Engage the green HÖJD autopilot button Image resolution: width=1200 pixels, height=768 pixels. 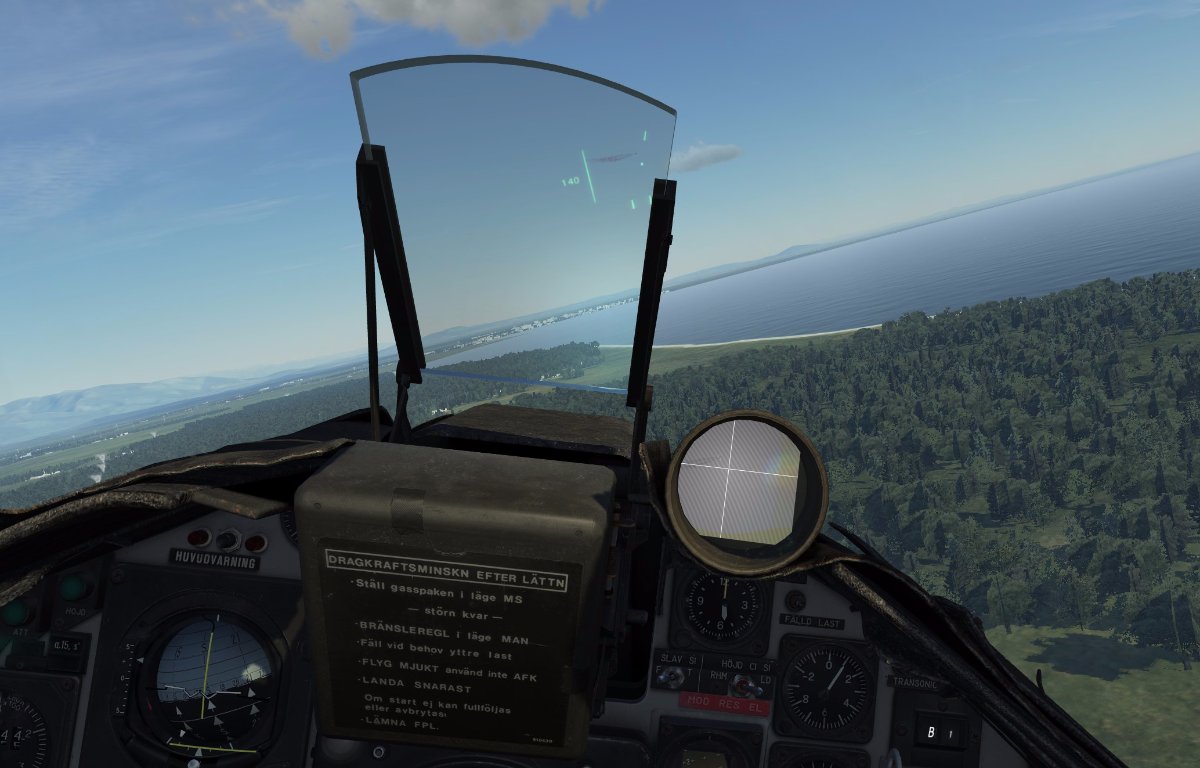click(x=74, y=587)
